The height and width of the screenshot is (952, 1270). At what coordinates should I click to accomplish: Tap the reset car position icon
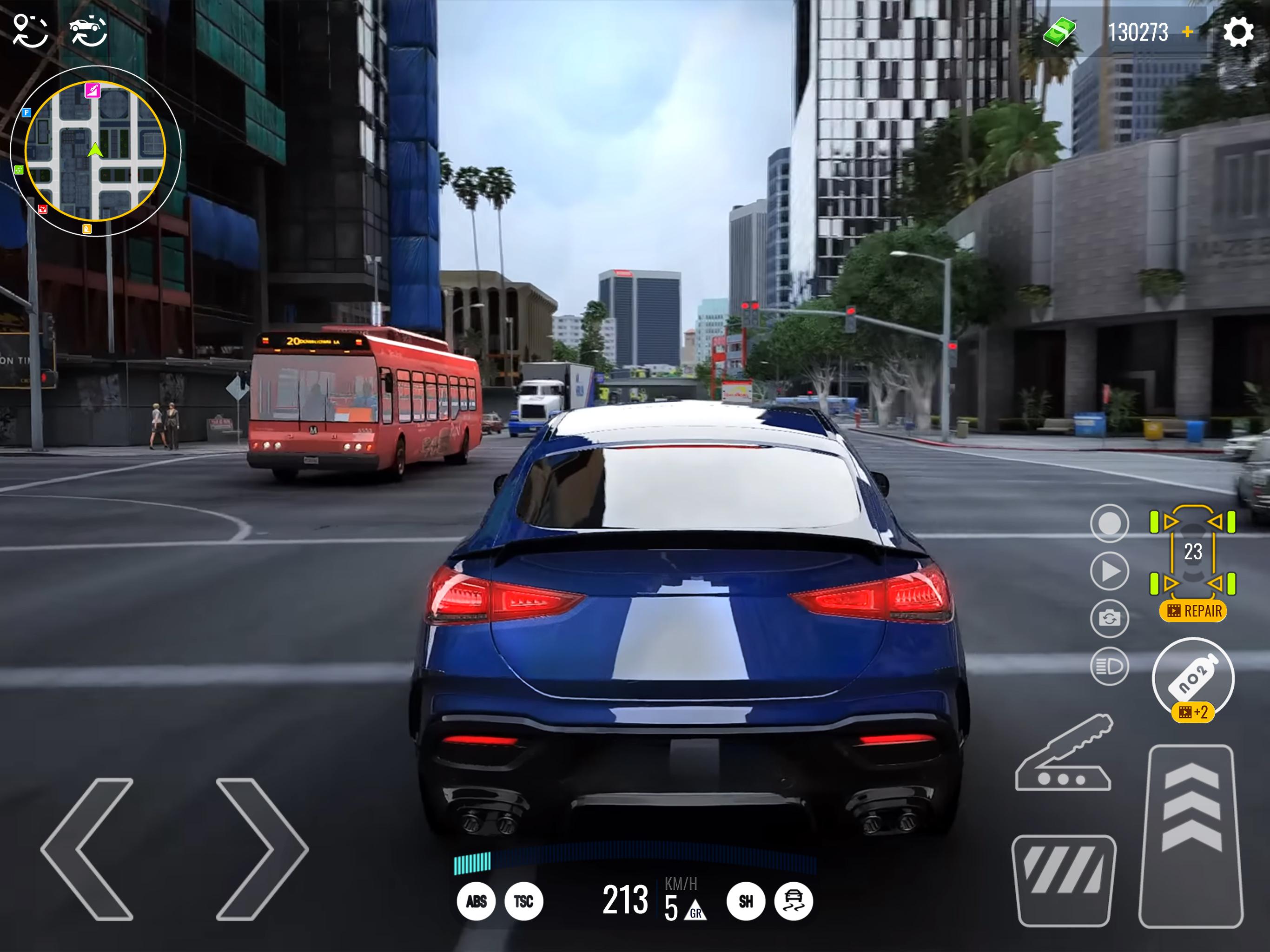click(x=88, y=31)
